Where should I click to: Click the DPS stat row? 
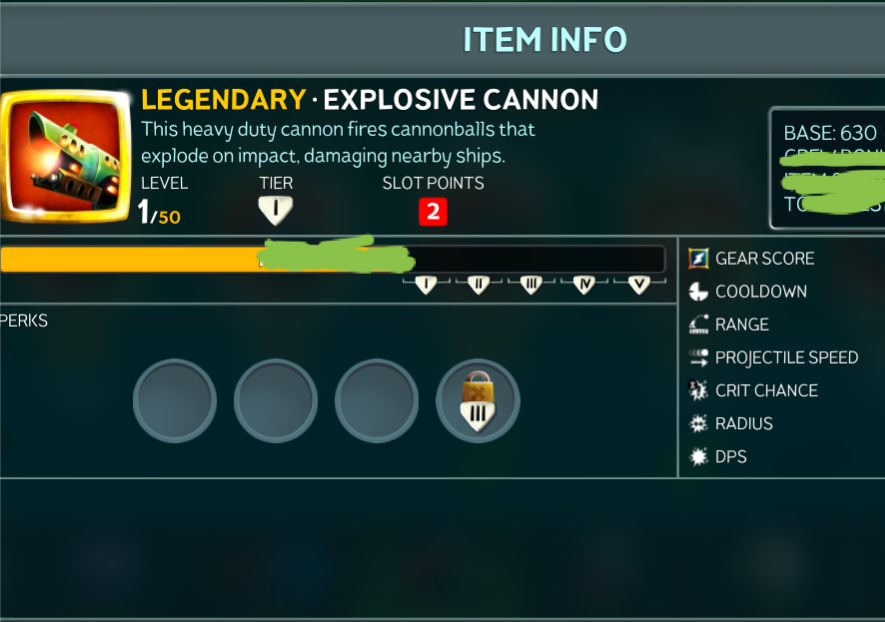pos(730,457)
